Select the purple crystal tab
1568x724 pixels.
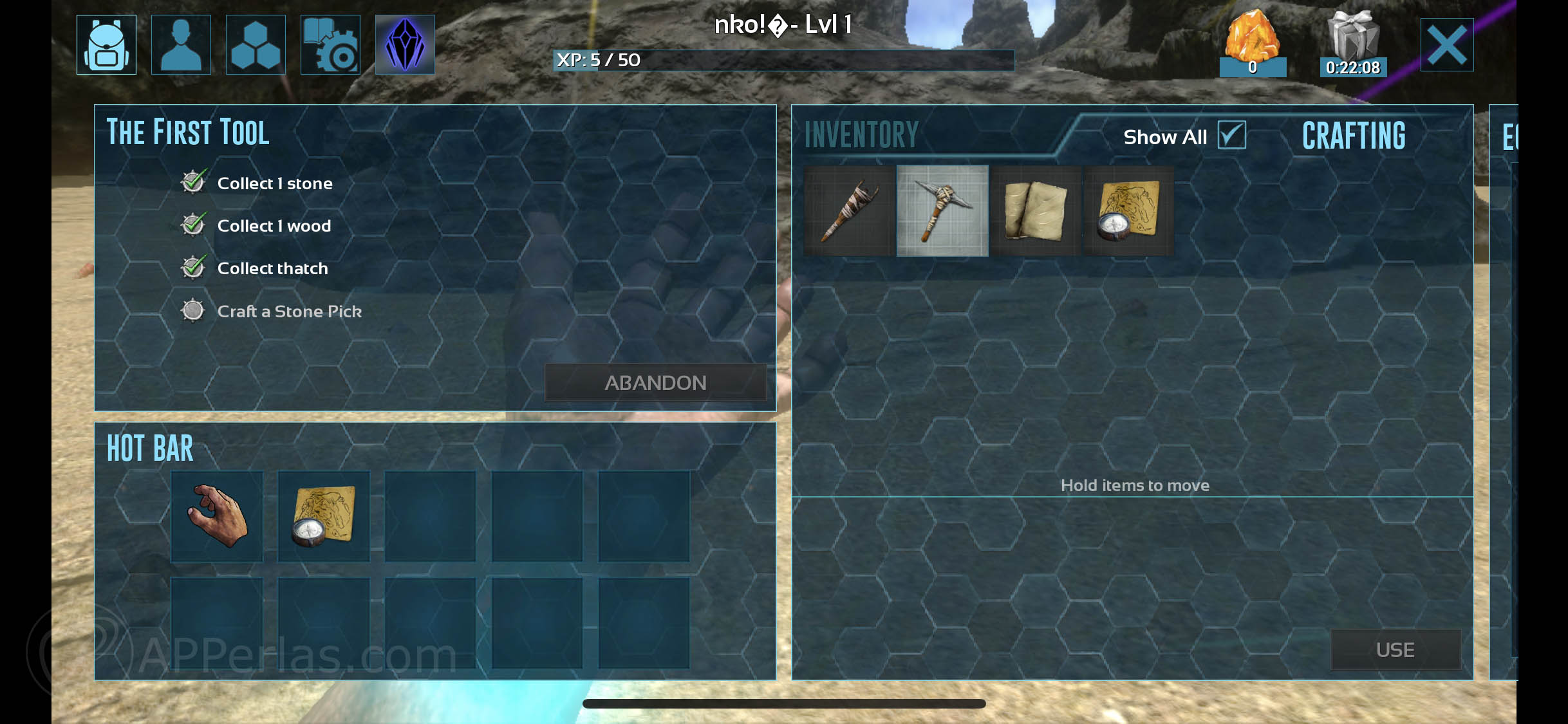[x=405, y=45]
